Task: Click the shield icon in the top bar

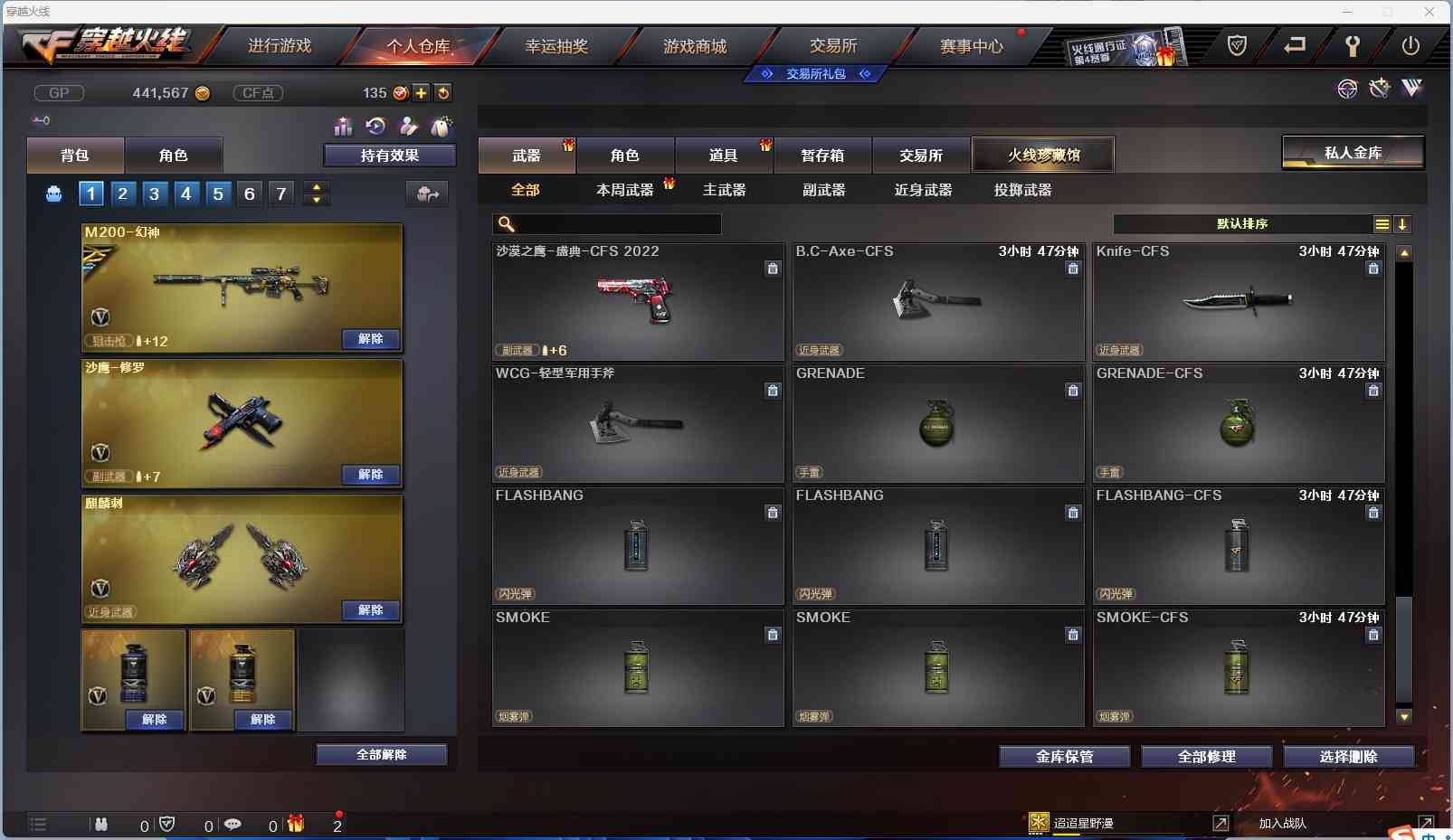Action: tap(1239, 44)
